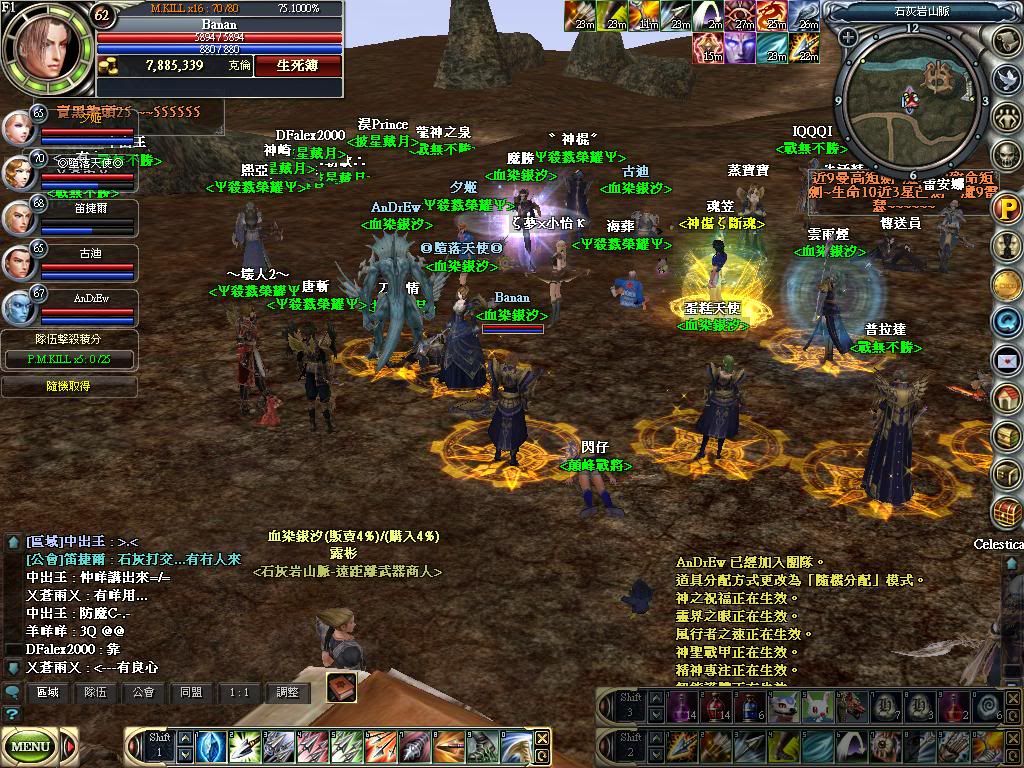This screenshot has height=768, width=1024.
Task: Select the 隊伍 chat tab
Action: [x=95, y=692]
